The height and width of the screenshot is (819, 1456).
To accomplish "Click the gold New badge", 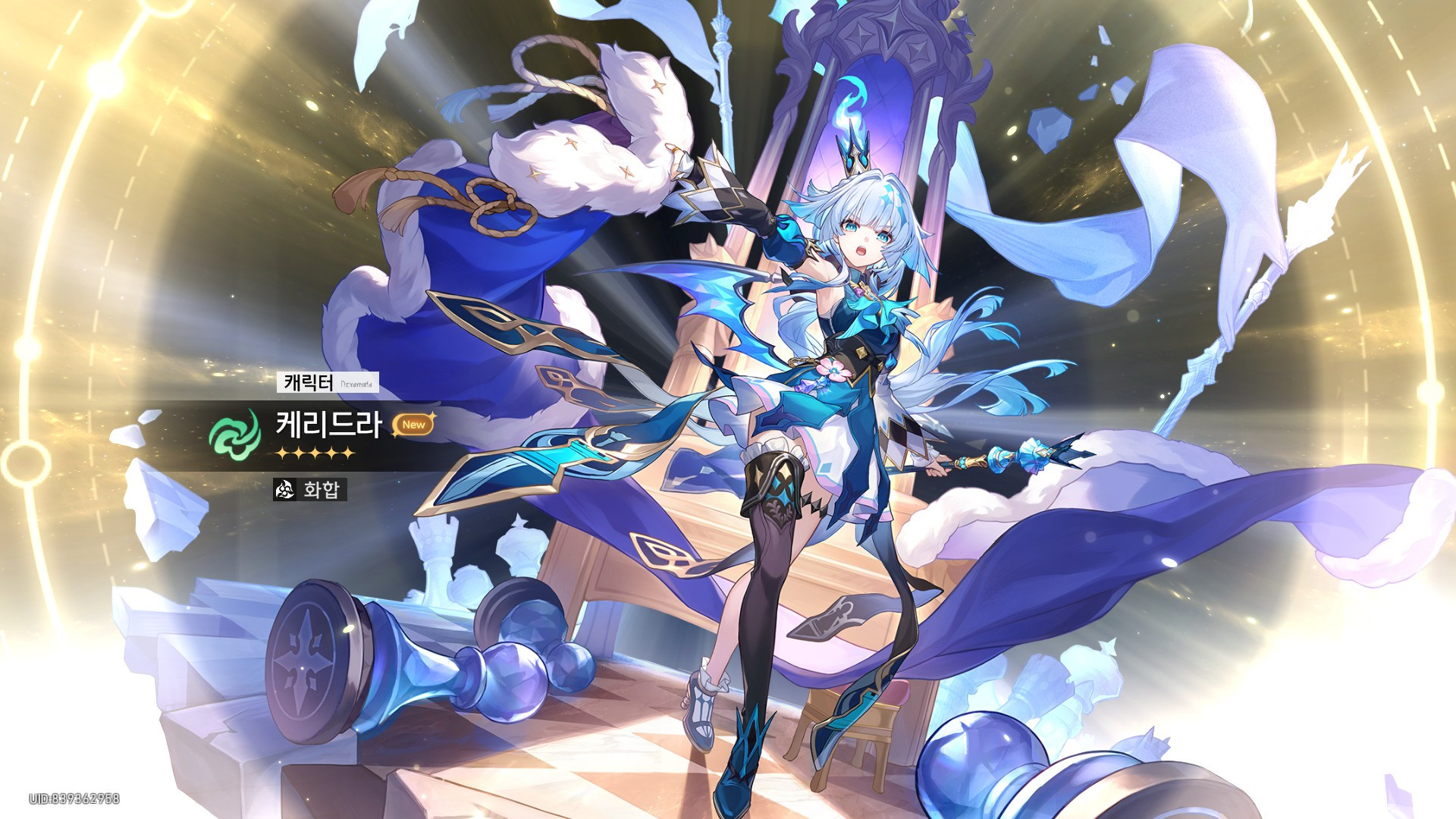I will coord(413,425).
